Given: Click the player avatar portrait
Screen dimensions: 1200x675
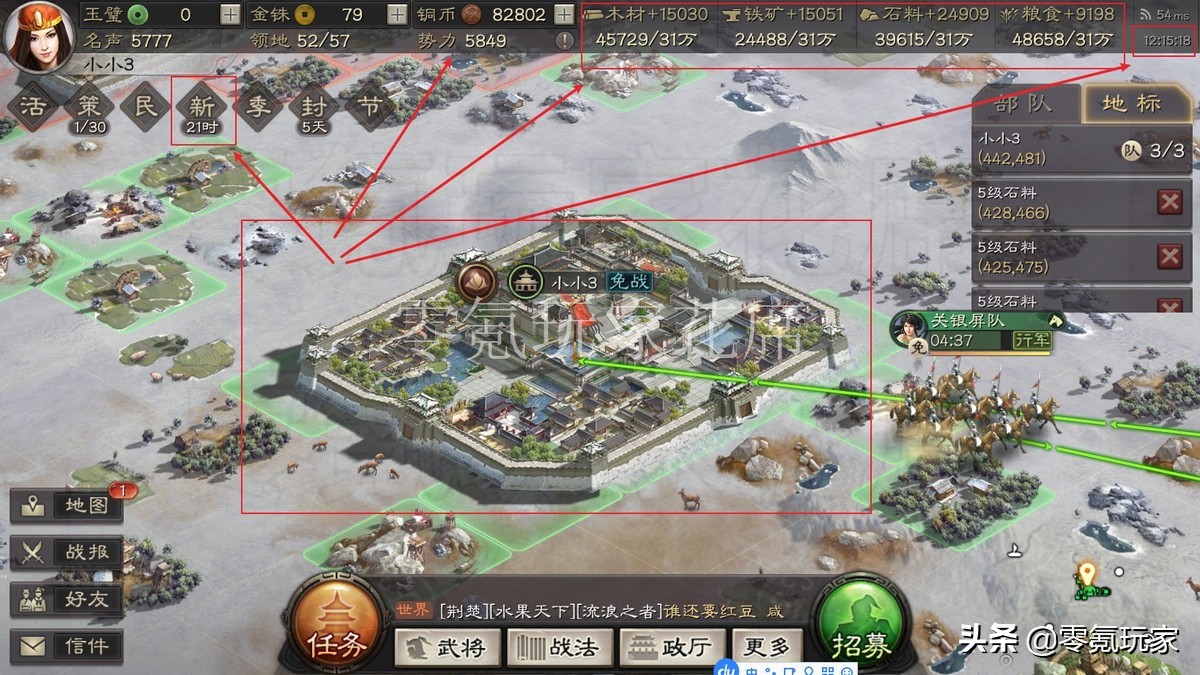Looking at the screenshot, I should click(36, 35).
